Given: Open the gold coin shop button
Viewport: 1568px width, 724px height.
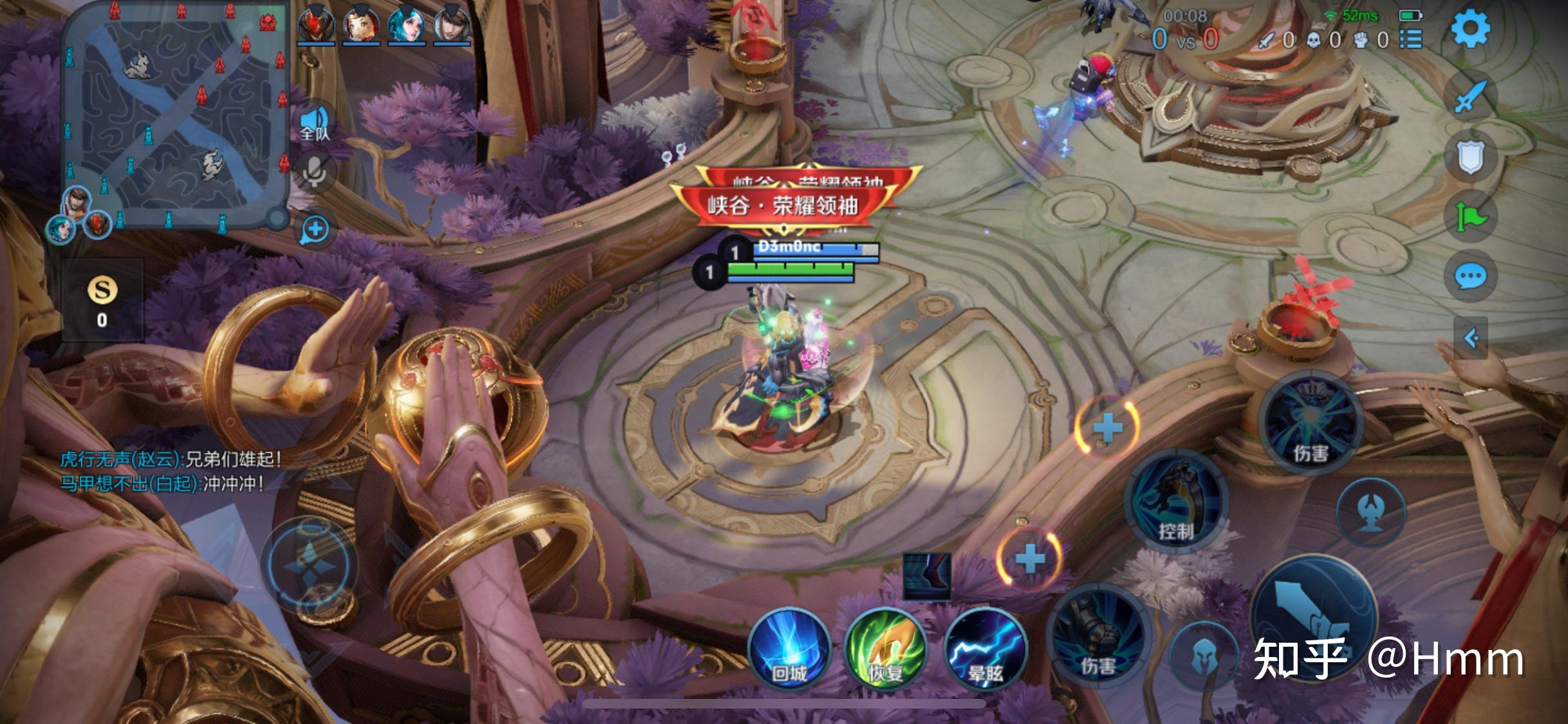Looking at the screenshot, I should click(102, 300).
